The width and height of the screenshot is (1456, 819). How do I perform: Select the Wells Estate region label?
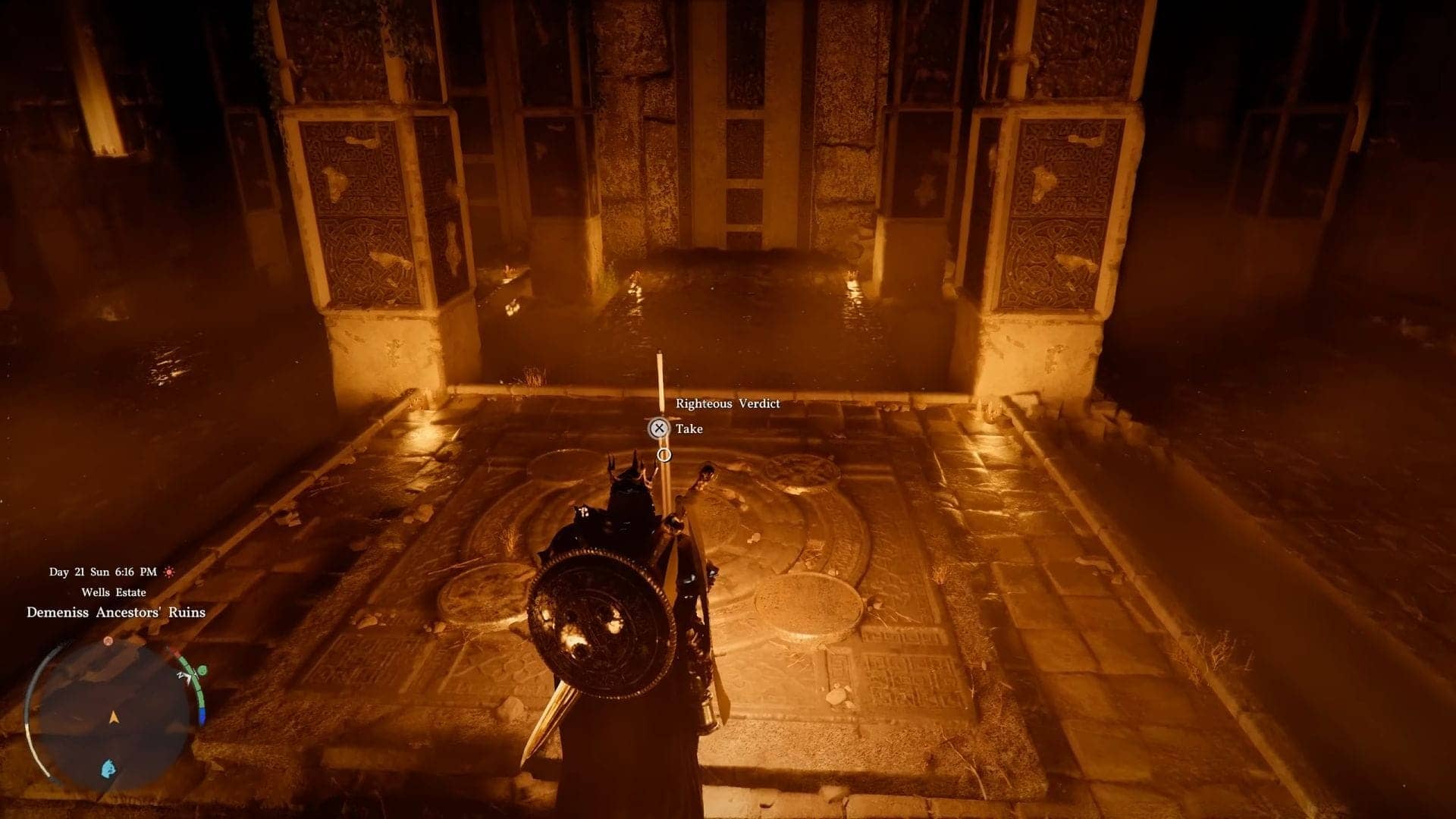114,592
